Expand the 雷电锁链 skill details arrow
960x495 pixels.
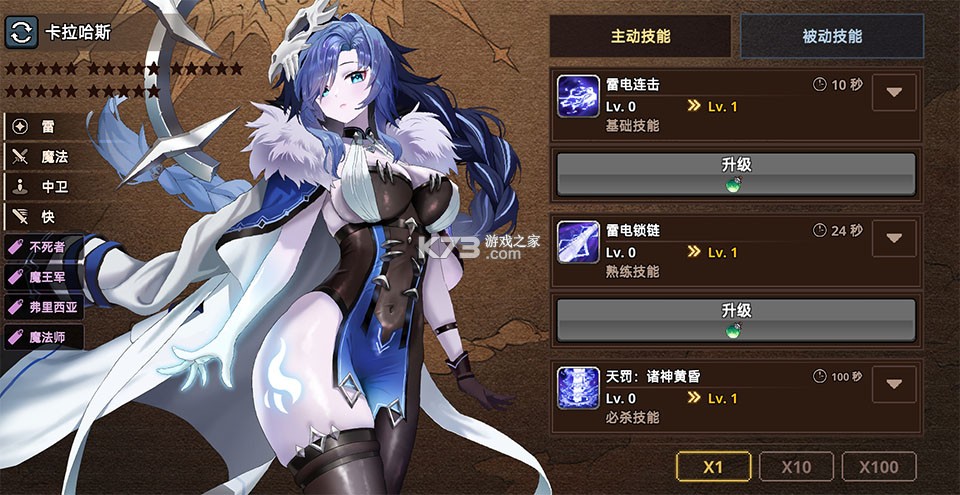[x=894, y=239]
